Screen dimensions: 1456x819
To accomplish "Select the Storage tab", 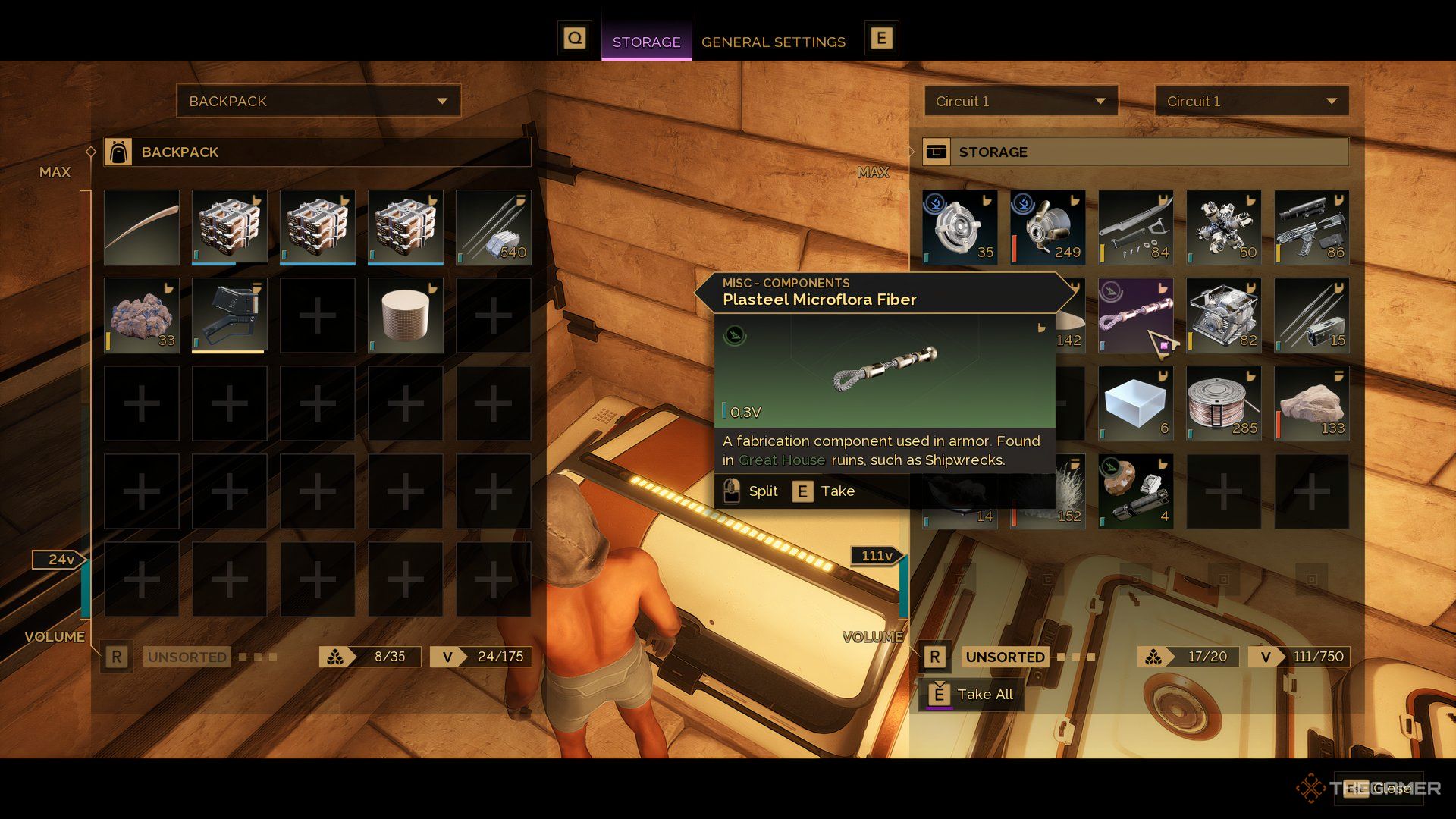I will tap(646, 42).
